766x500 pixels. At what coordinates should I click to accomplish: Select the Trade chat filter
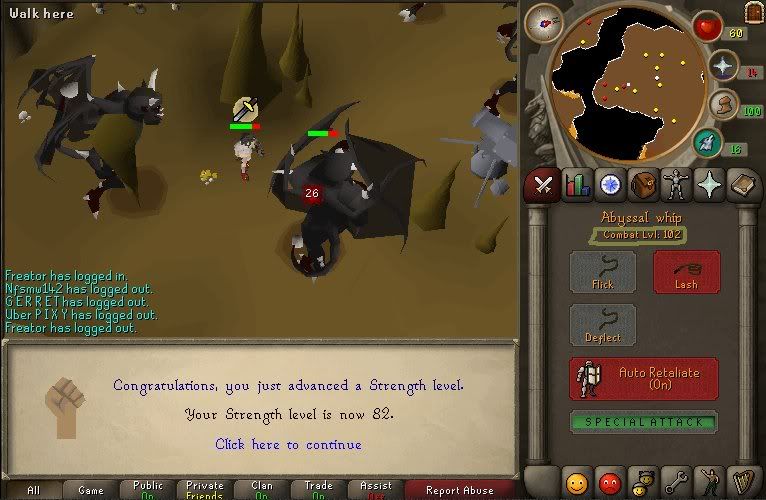(318, 490)
